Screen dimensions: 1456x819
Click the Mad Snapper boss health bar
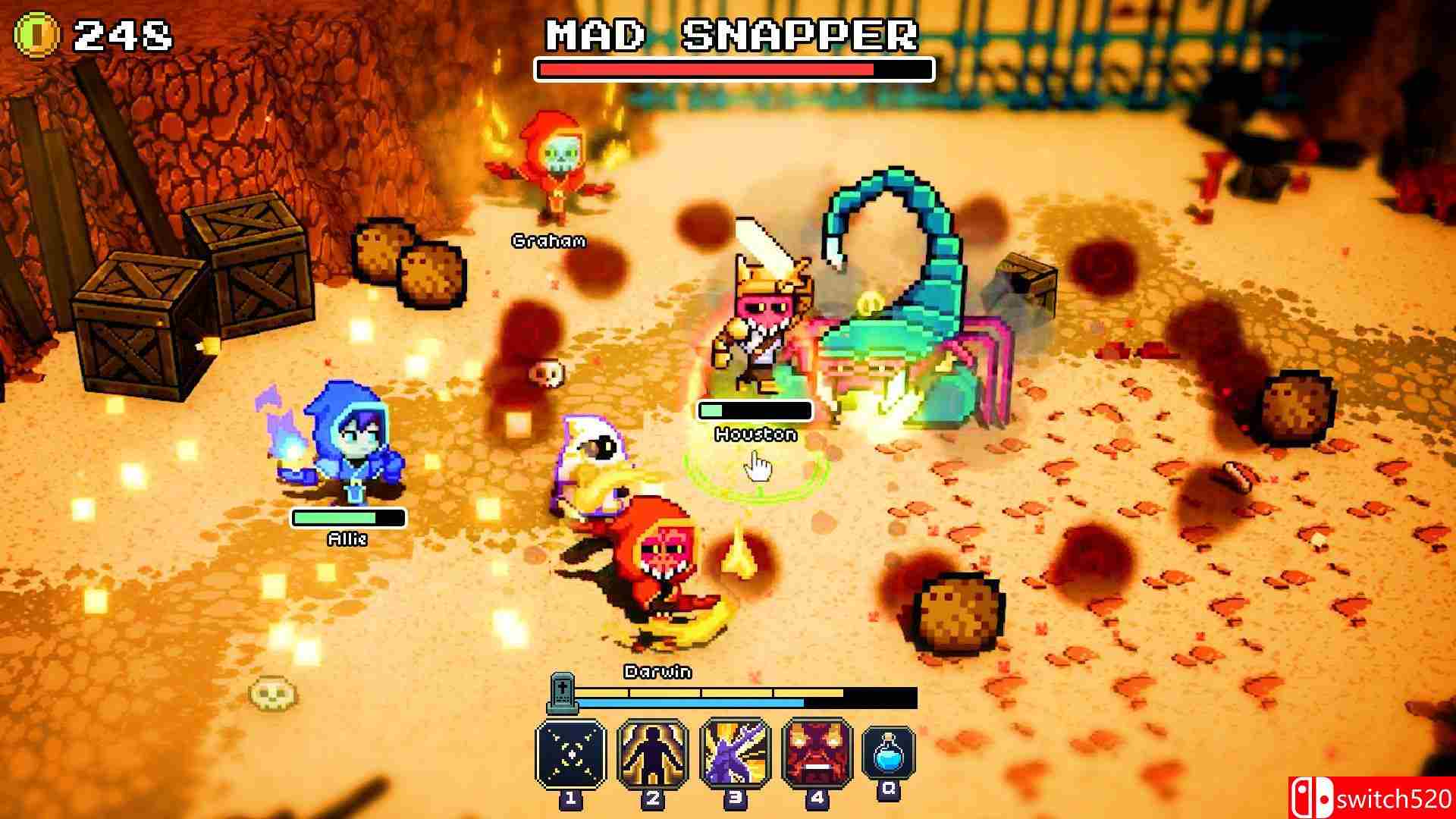tap(732, 69)
